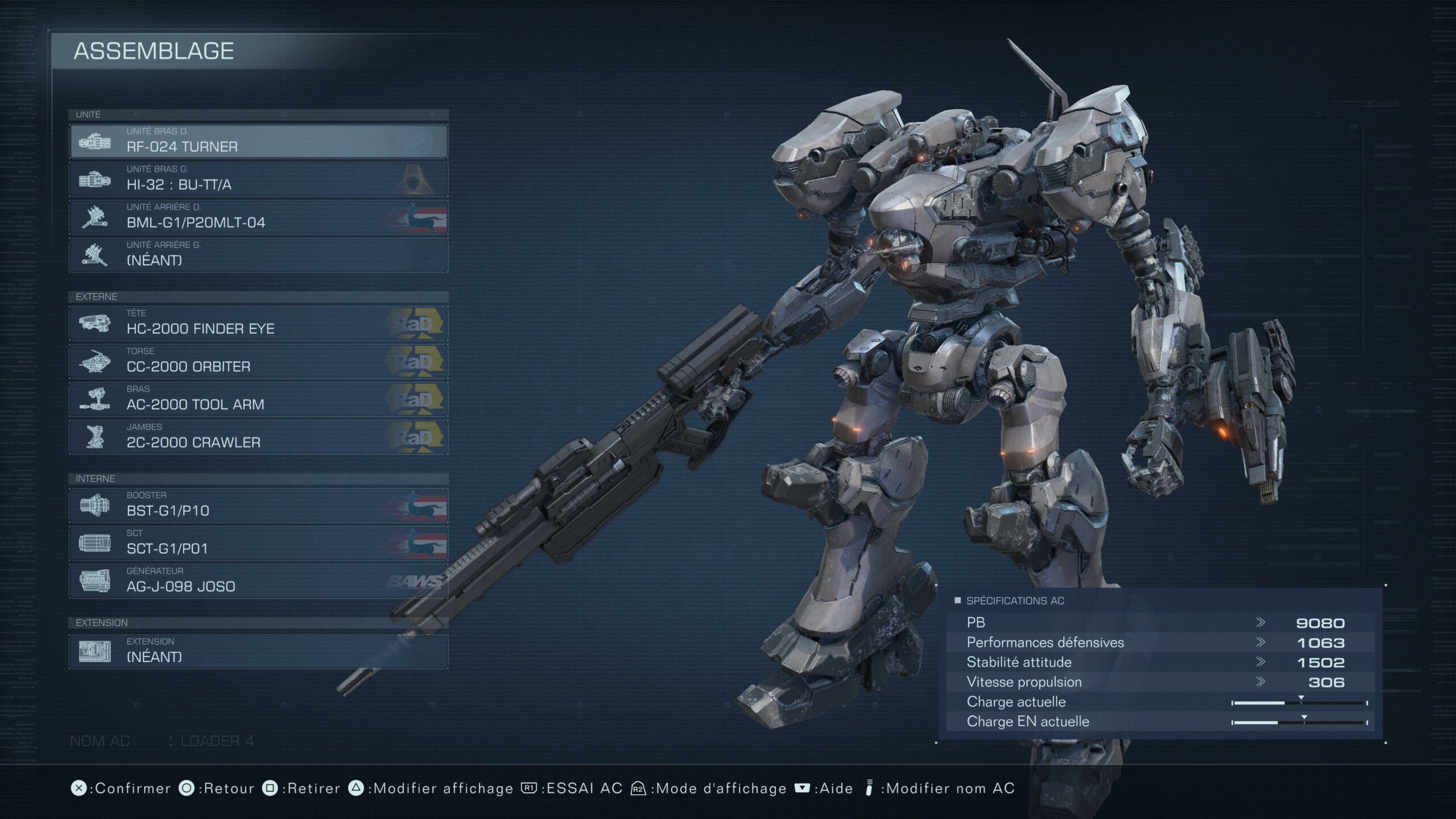The width and height of the screenshot is (1456, 819).
Task: Choose the AG-J-098 JOSO generator slot
Action: point(259,581)
